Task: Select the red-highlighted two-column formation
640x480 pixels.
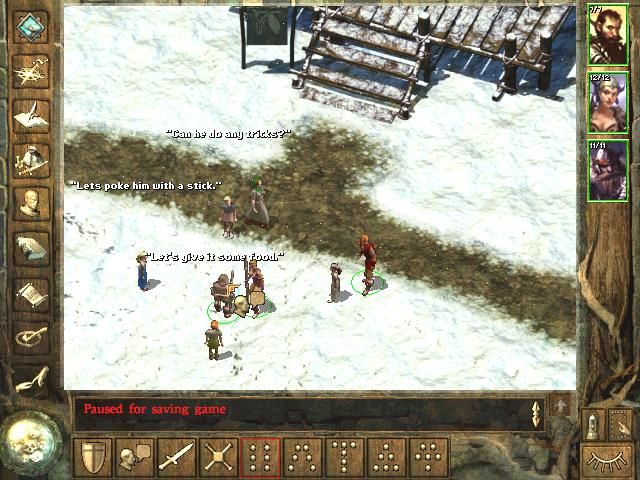Action: click(260, 458)
